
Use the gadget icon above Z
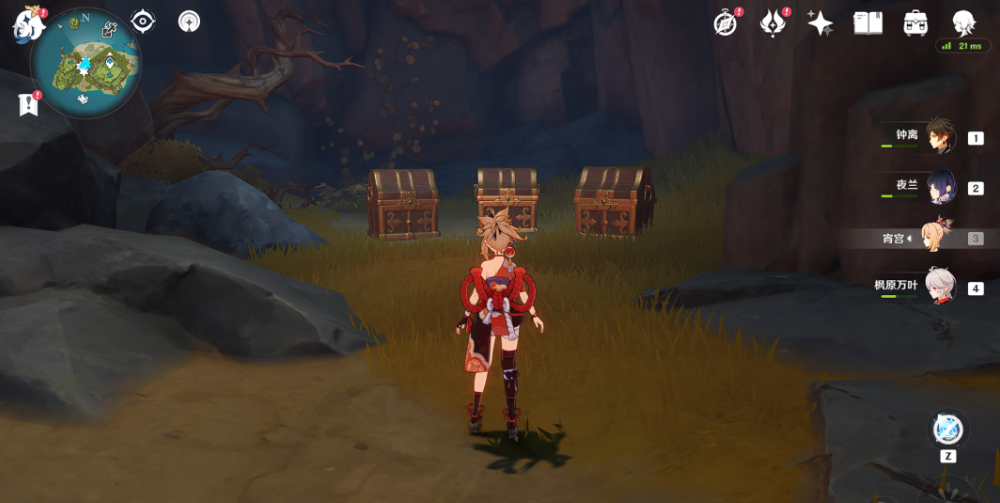click(x=947, y=429)
